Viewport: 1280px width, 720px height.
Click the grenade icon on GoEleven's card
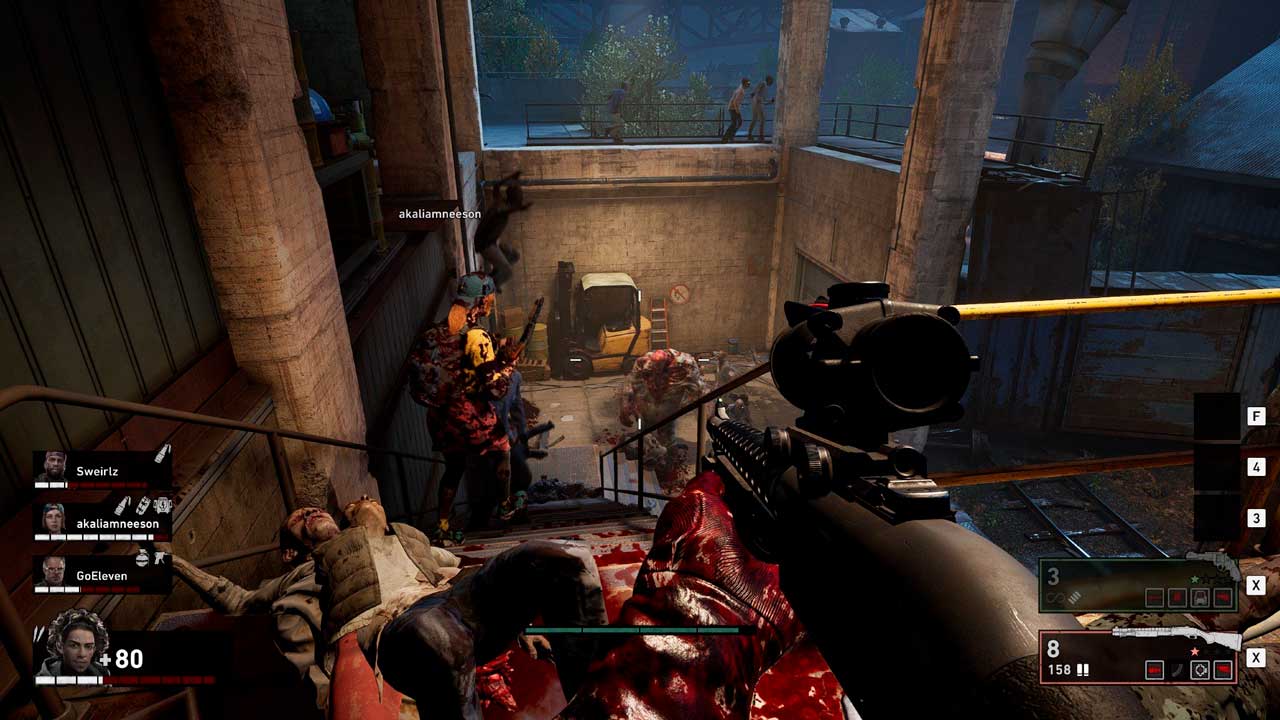[x=141, y=559]
